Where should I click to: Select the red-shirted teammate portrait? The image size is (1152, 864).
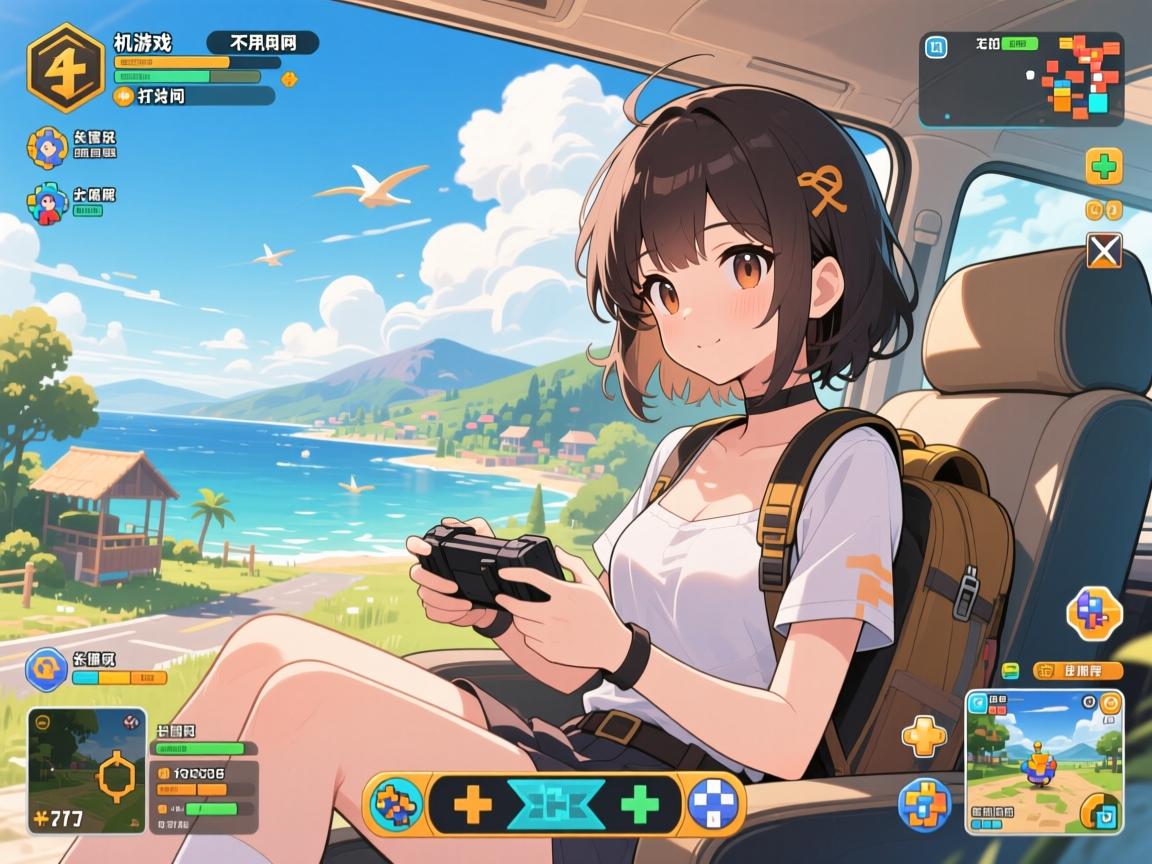point(46,203)
